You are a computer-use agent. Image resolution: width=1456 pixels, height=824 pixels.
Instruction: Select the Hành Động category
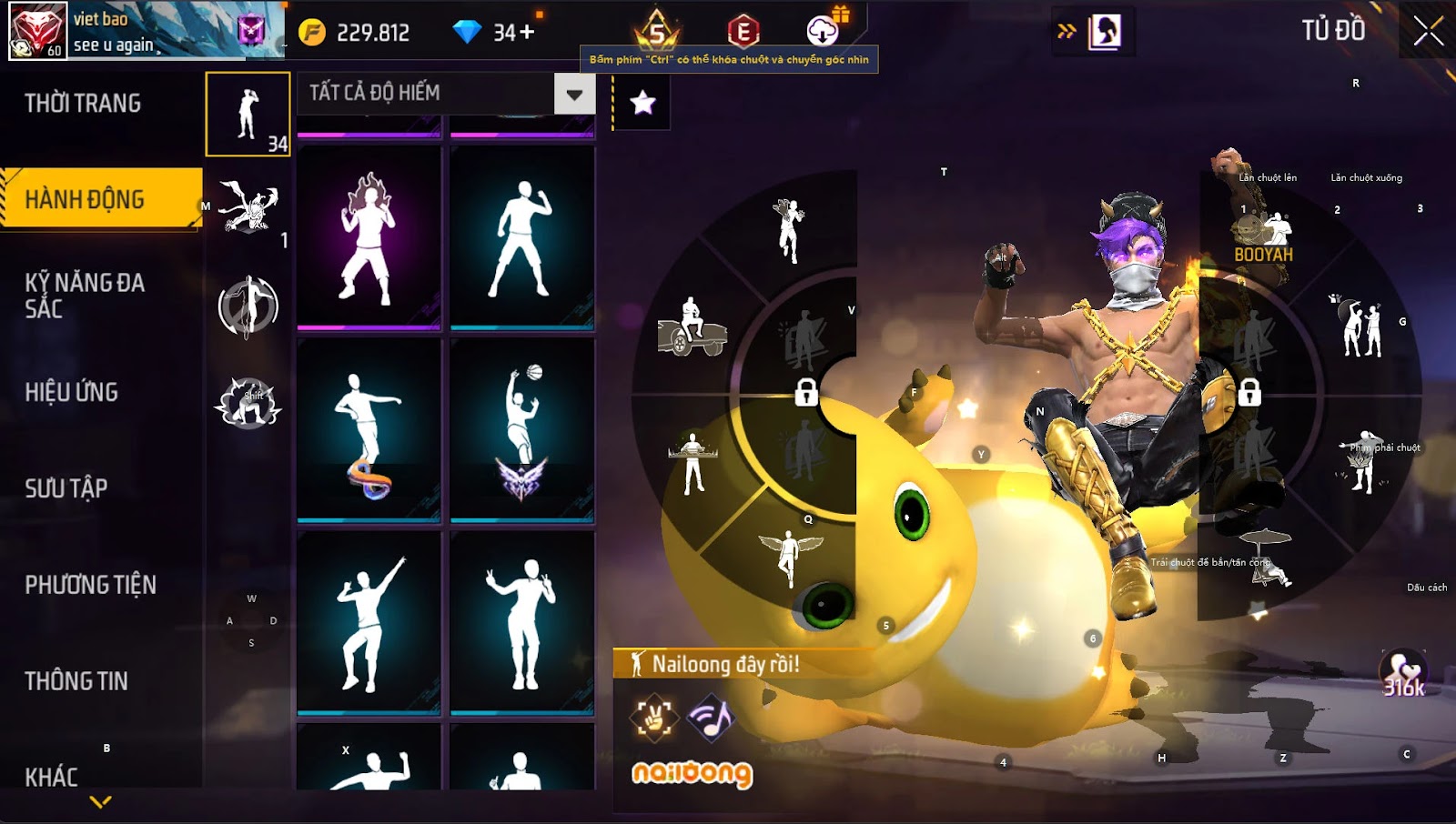[85, 199]
